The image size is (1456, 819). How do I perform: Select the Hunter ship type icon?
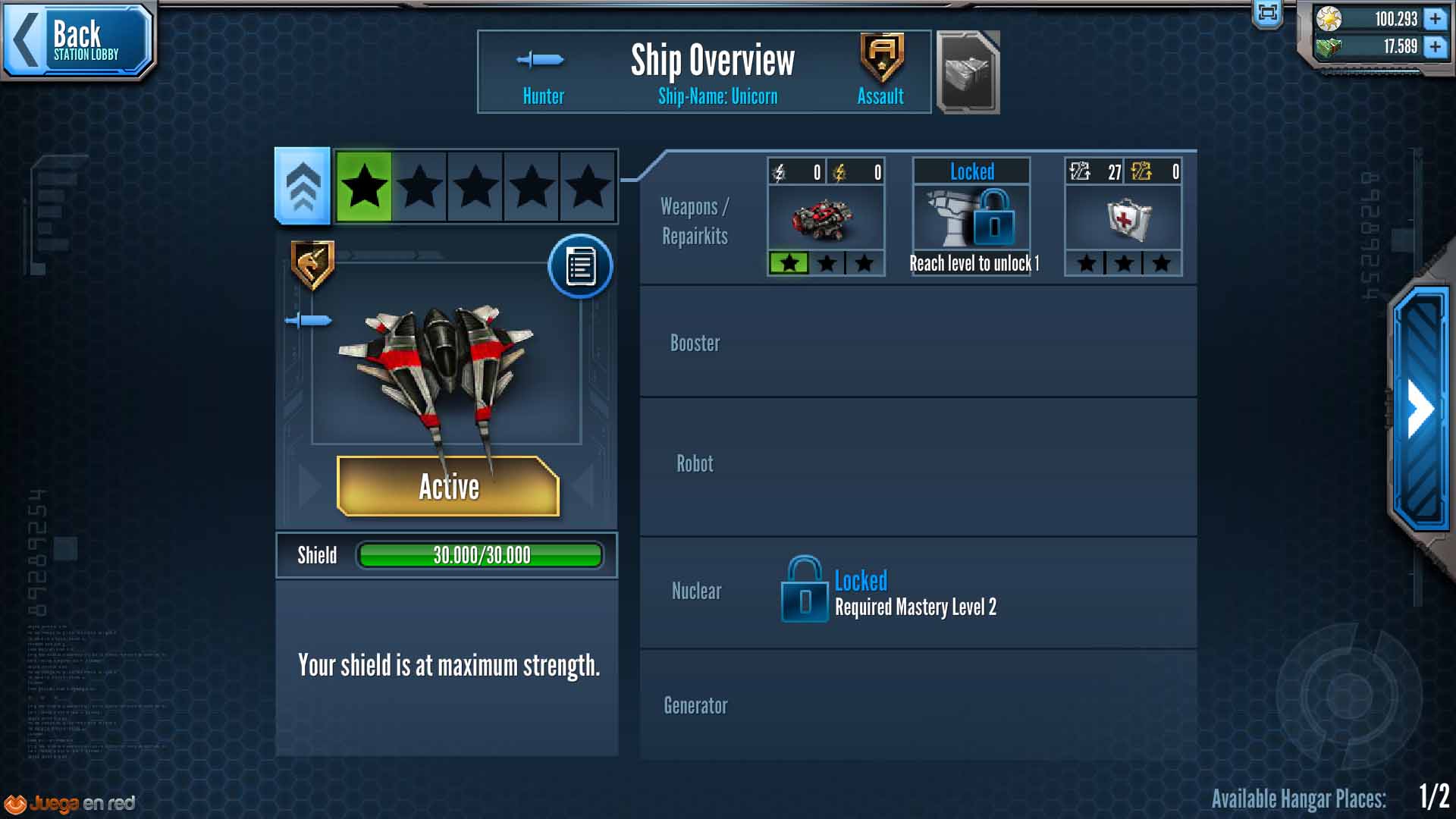pos(541,60)
